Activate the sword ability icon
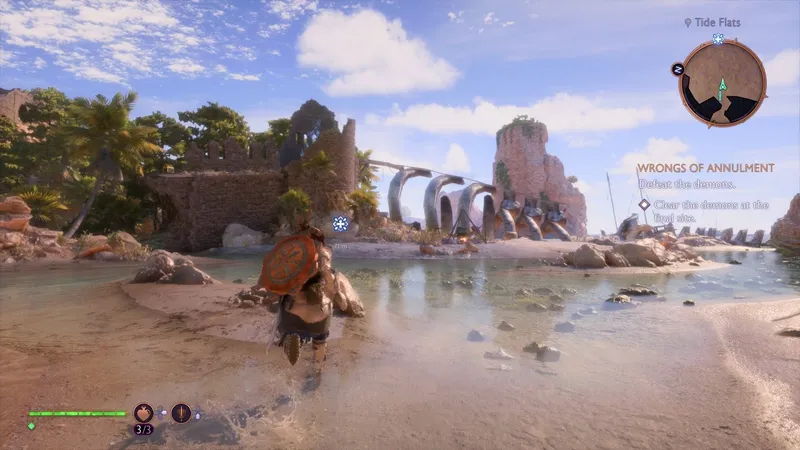This screenshot has width=800, height=450. [x=181, y=412]
